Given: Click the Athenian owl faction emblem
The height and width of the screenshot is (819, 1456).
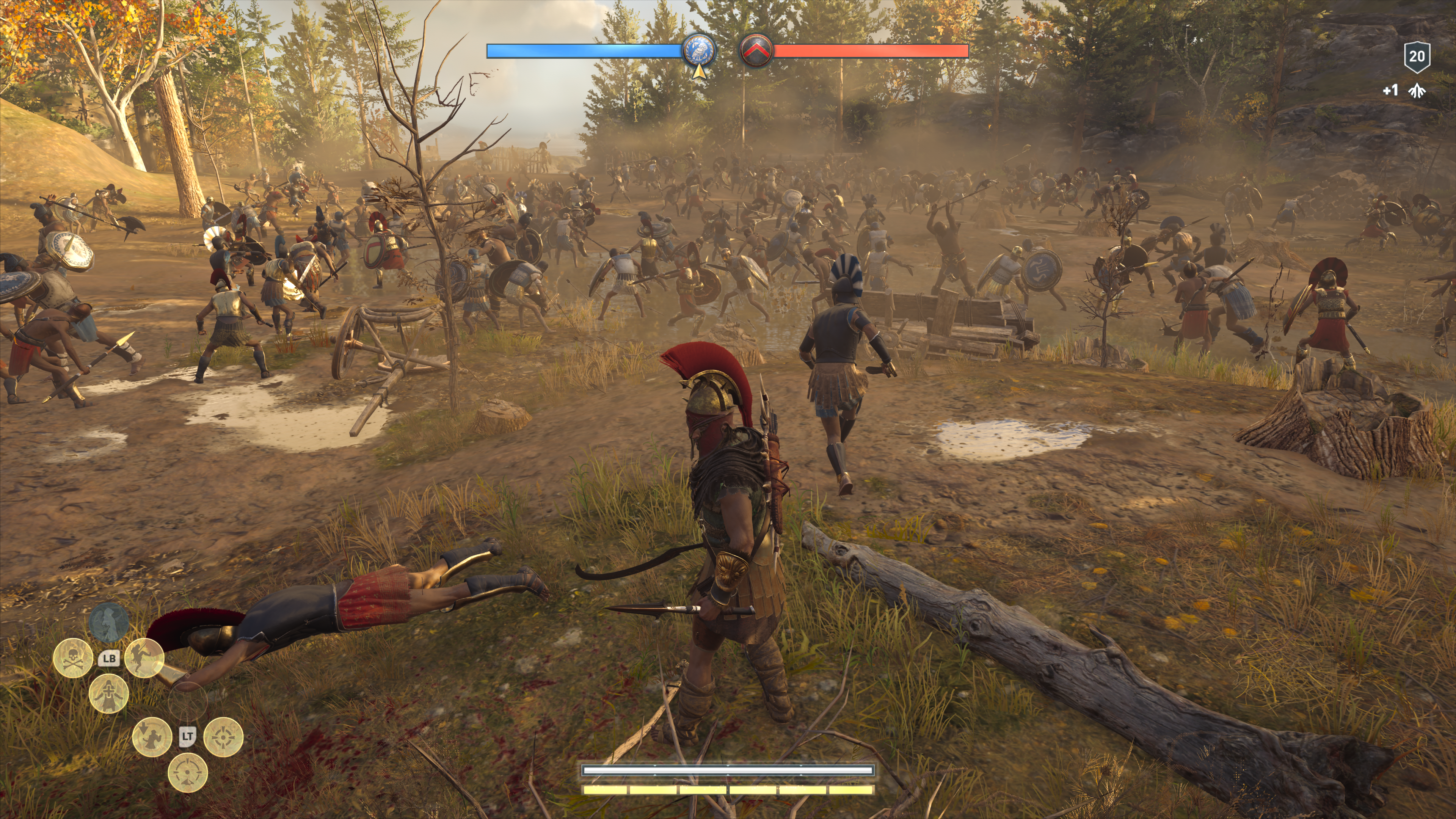Looking at the screenshot, I should point(699,50).
